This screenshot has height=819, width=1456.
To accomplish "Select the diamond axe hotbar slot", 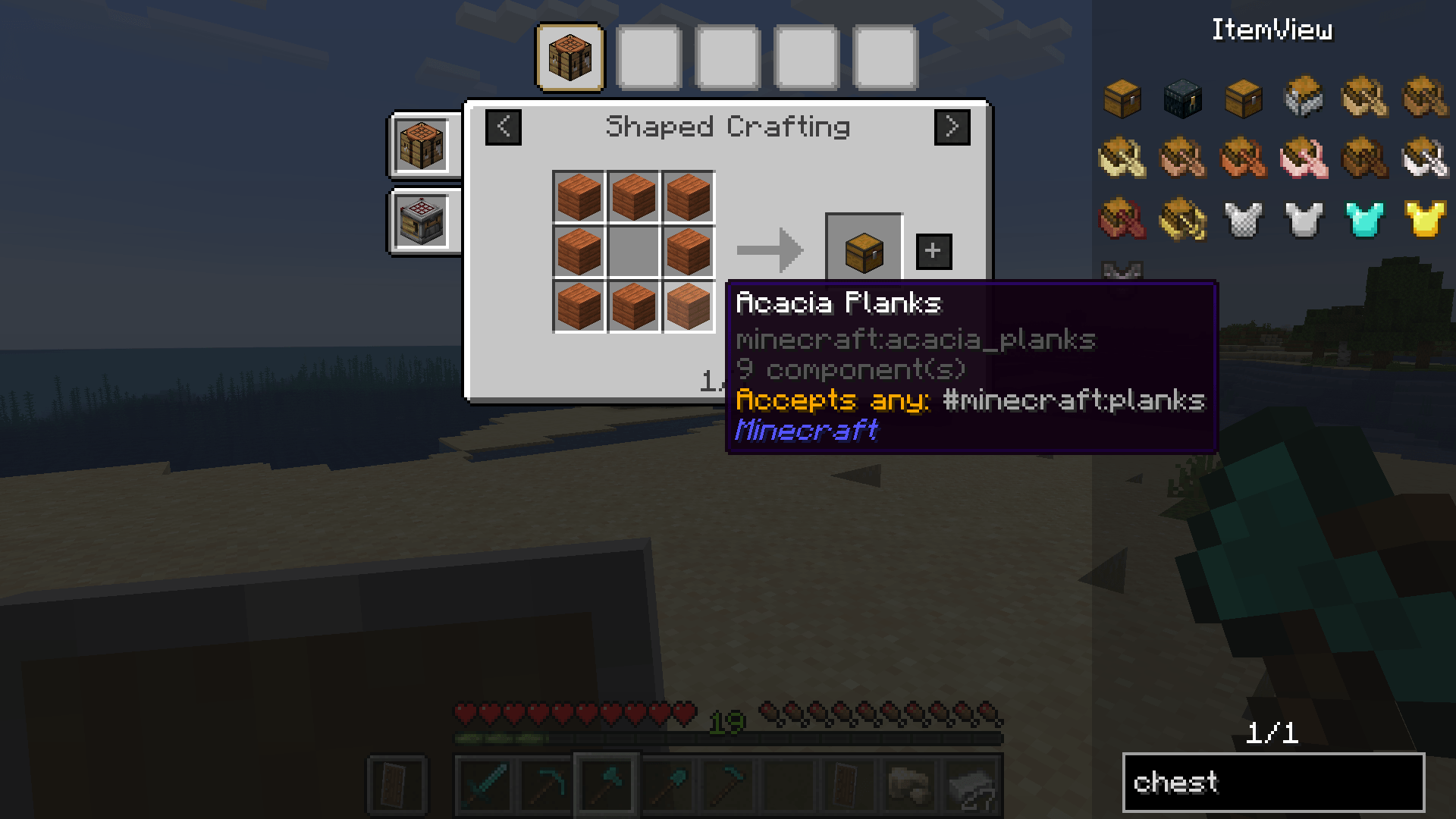I will [x=607, y=785].
